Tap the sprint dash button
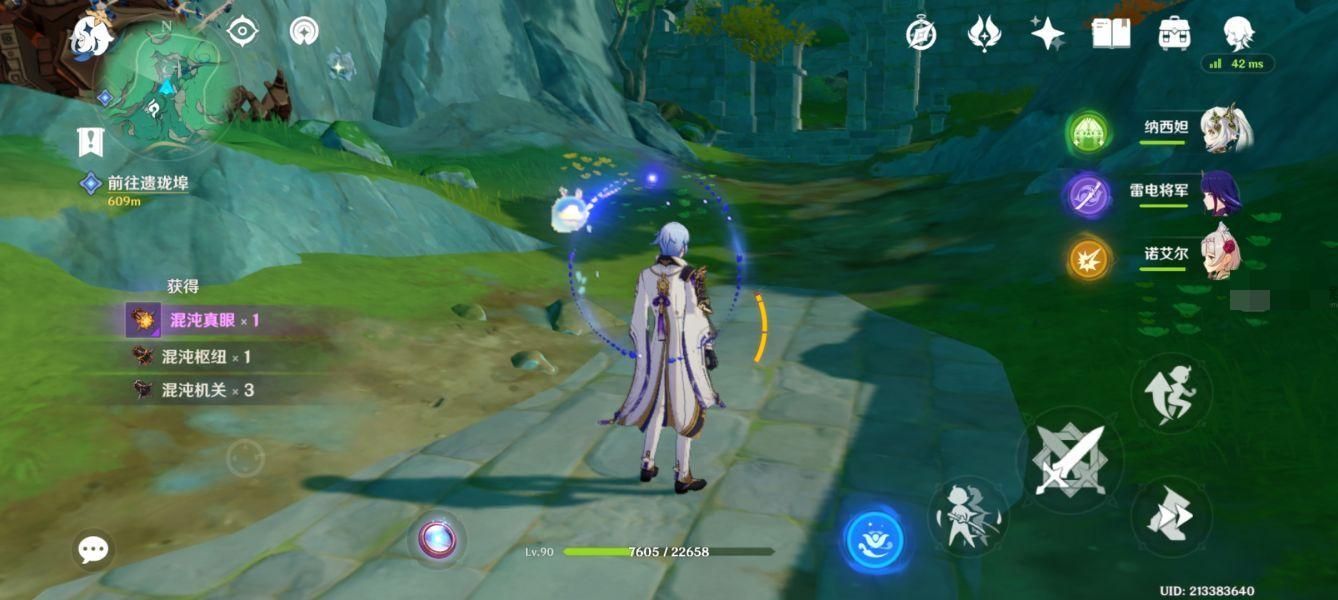Viewport: 1338px width, 600px height. point(1171,516)
